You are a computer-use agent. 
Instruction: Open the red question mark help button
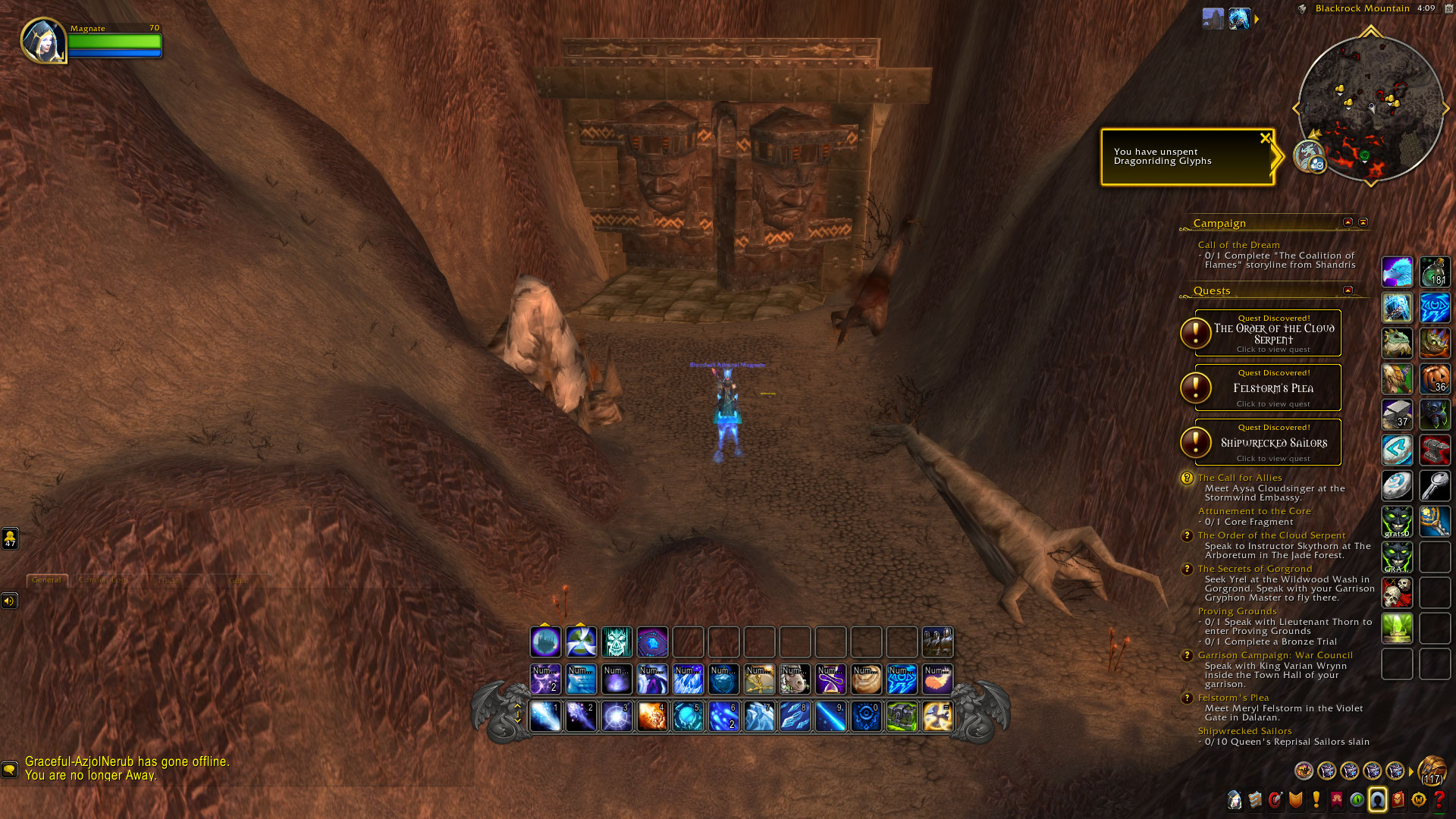coord(1439,800)
